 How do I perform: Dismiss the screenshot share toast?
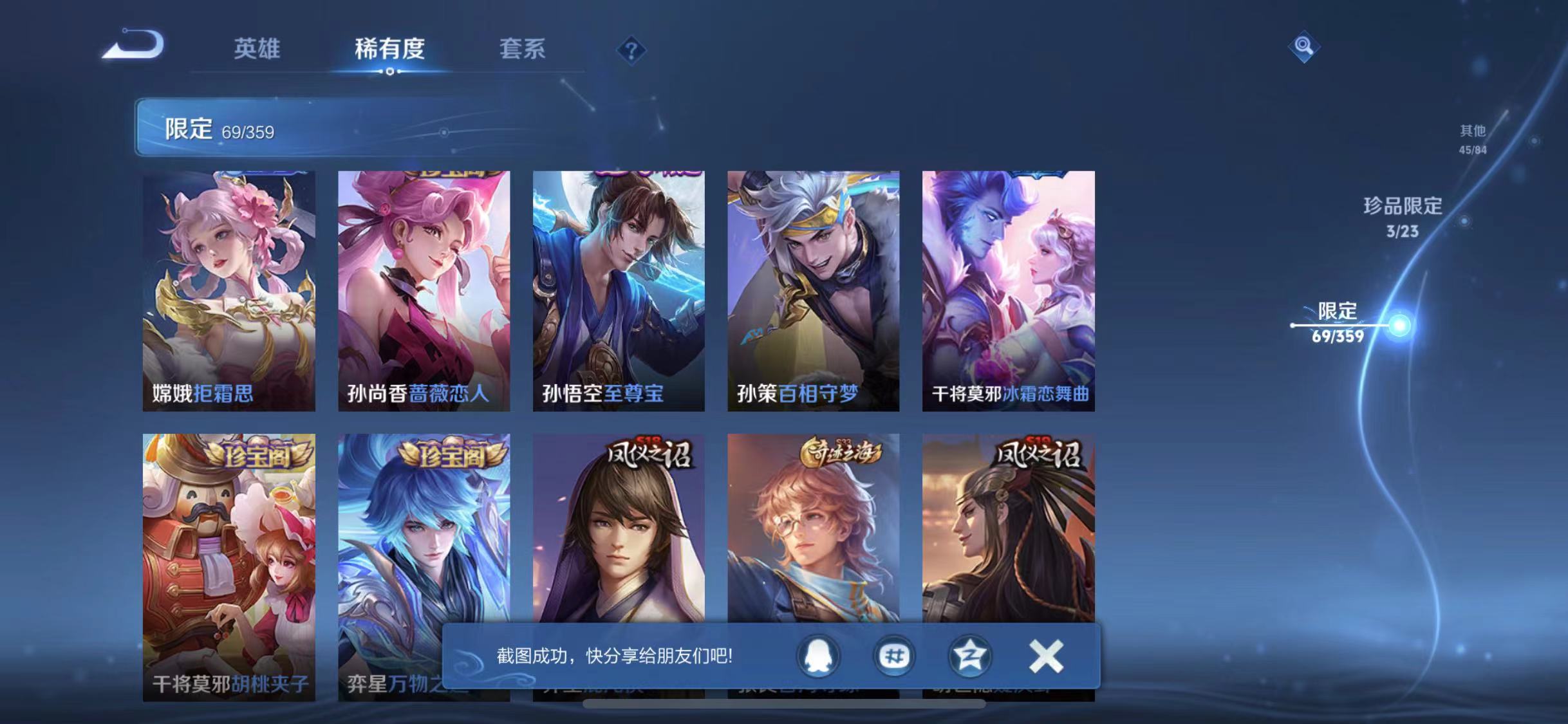[x=1046, y=656]
